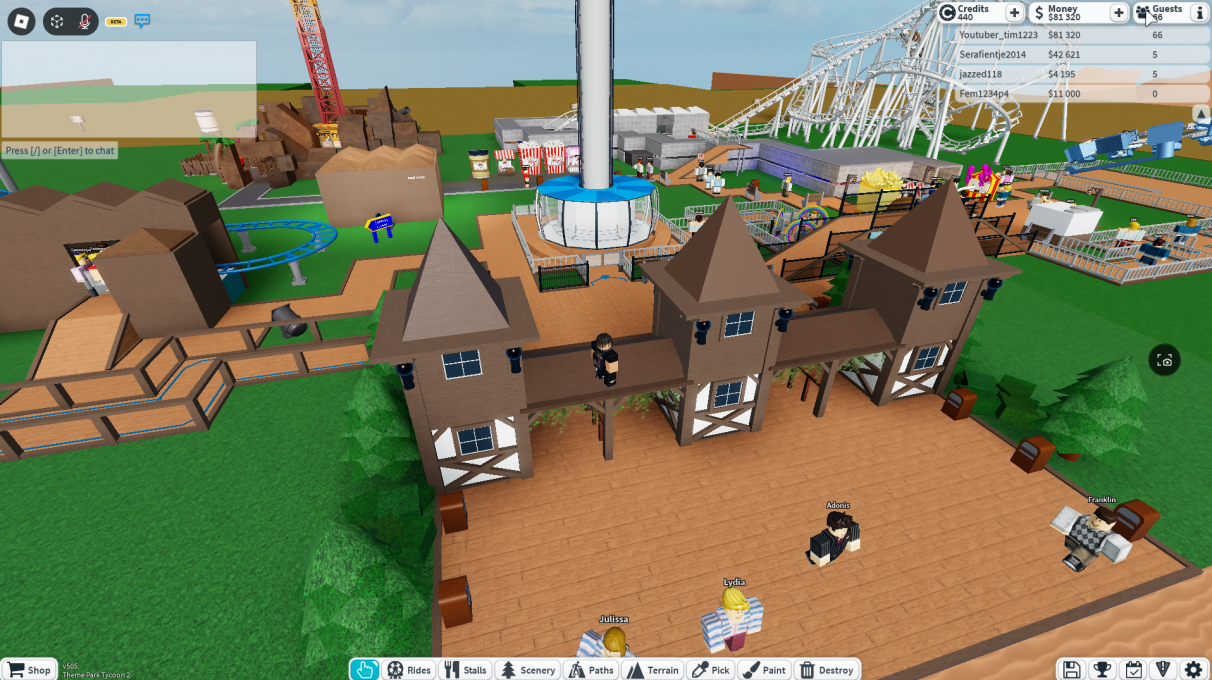Click the floppy disk save icon
Screen dimensions: 1212x680
click(1071, 670)
